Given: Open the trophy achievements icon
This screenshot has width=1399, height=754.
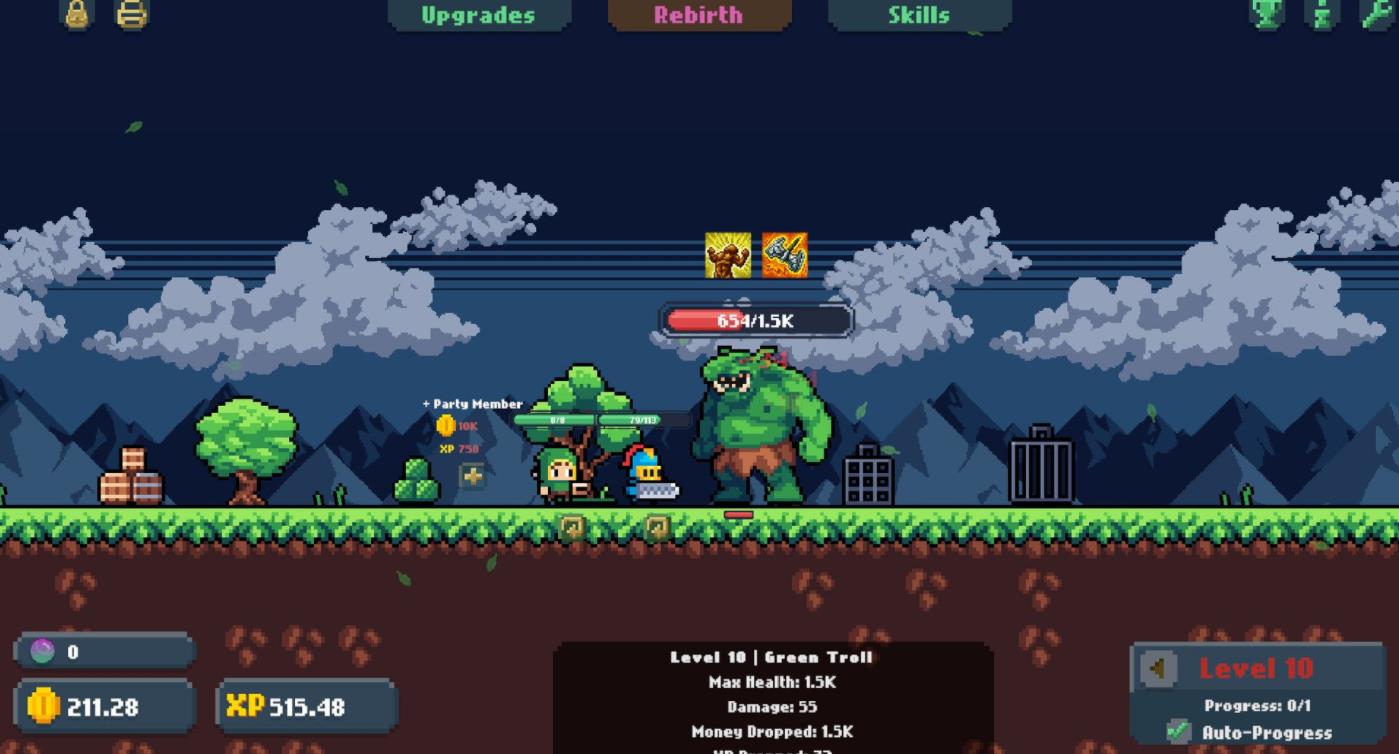Looking at the screenshot, I should [1267, 14].
